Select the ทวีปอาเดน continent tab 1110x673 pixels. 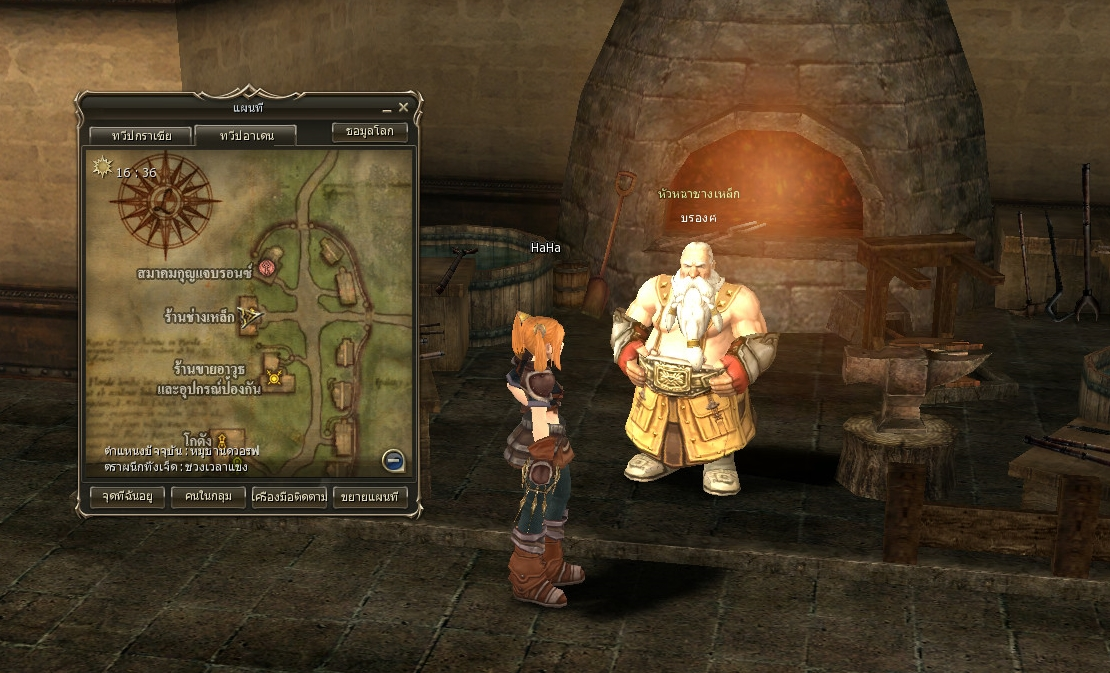click(246, 135)
